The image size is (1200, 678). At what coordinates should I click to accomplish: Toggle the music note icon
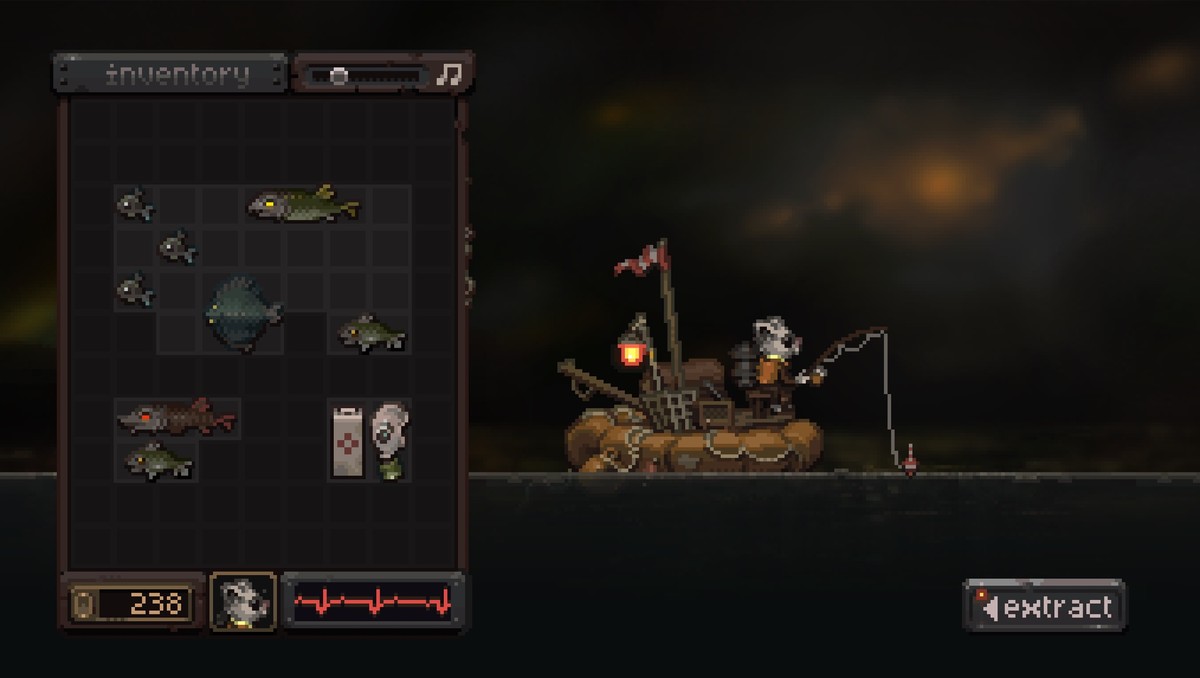(x=450, y=74)
